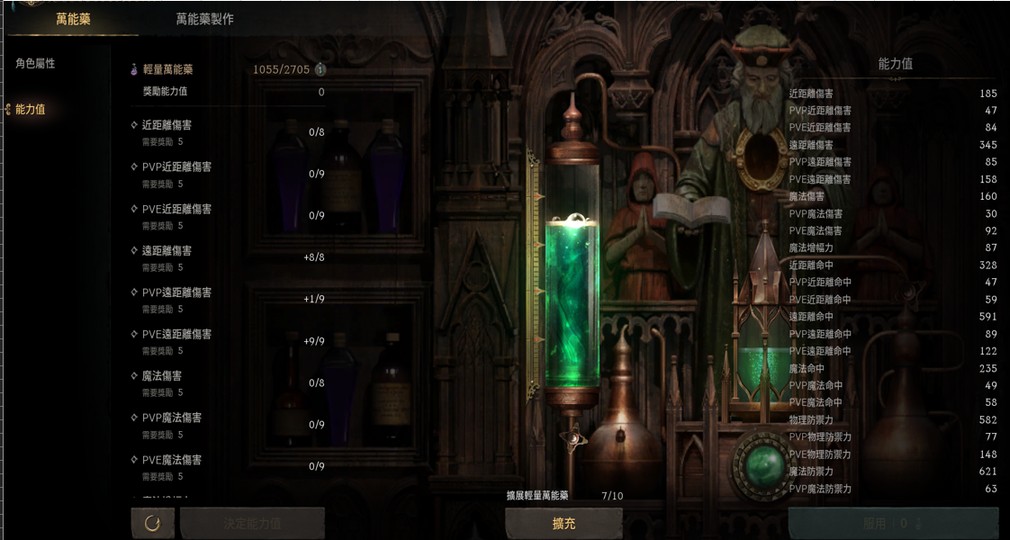The height and width of the screenshot is (540, 1010).
Task: Show info for 輕量萬能藥 count
Action: point(320,70)
